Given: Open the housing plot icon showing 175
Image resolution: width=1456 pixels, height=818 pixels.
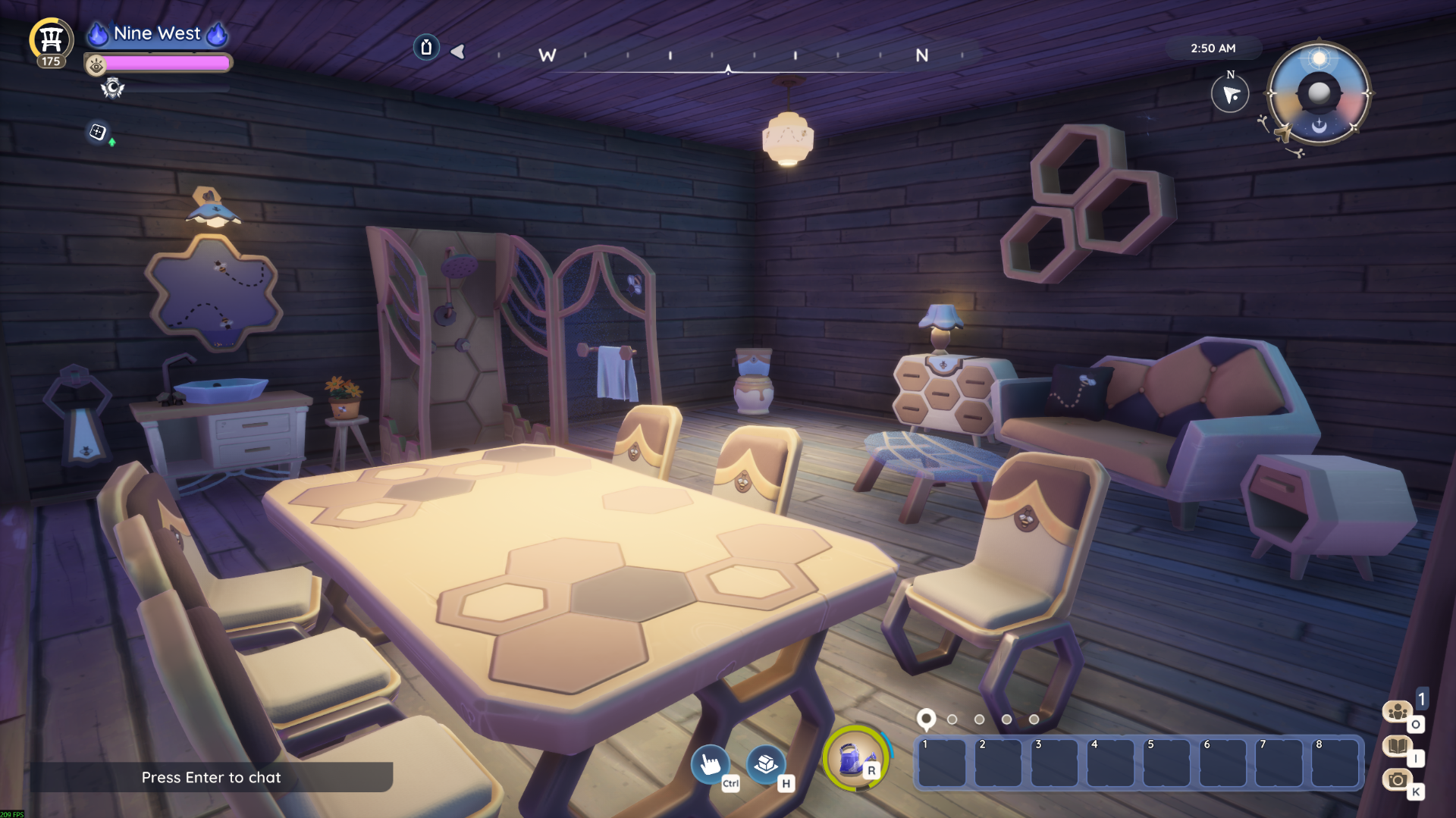Looking at the screenshot, I should click(51, 40).
